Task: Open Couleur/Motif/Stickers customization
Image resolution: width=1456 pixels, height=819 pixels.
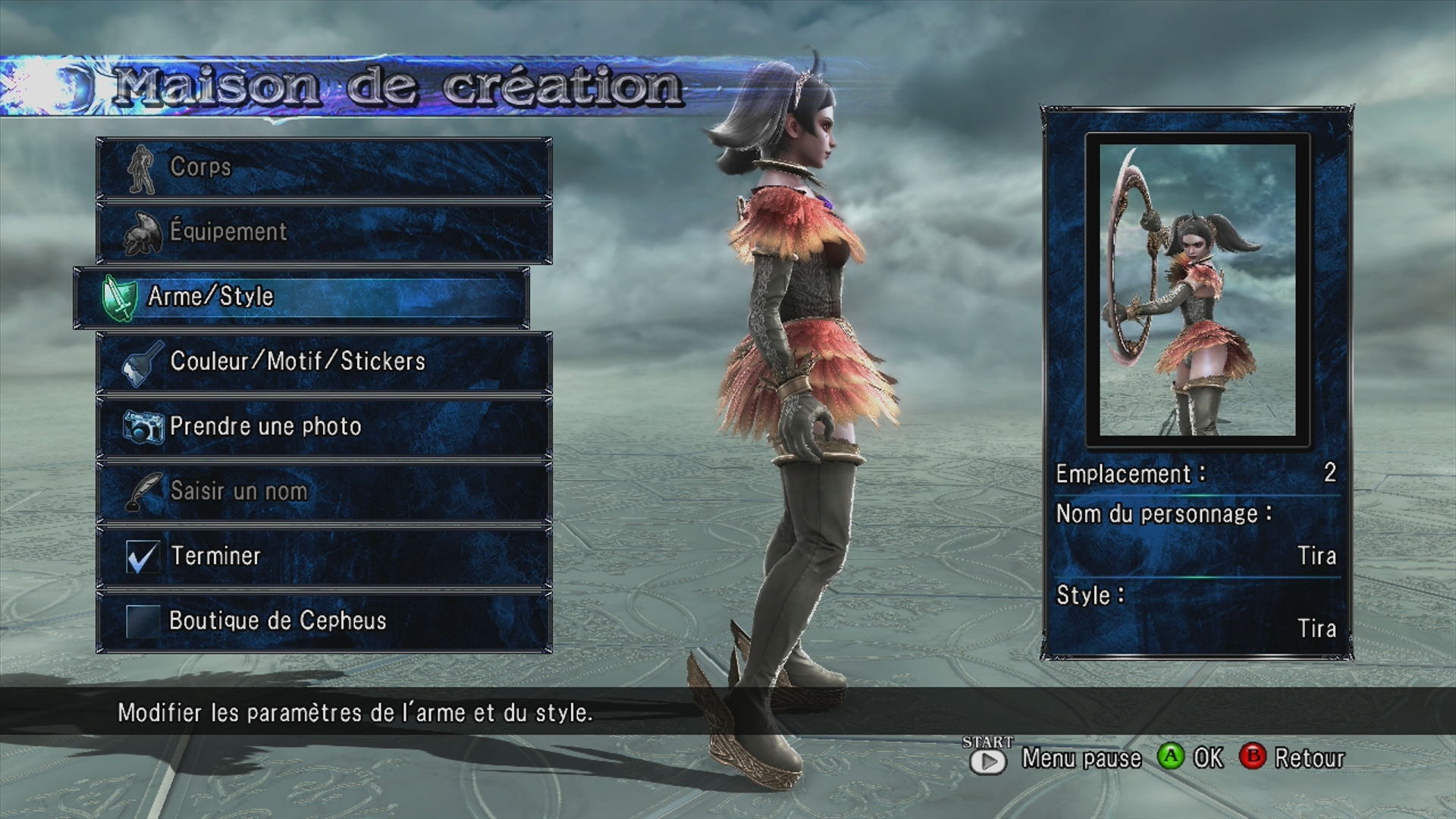Action: tap(324, 362)
